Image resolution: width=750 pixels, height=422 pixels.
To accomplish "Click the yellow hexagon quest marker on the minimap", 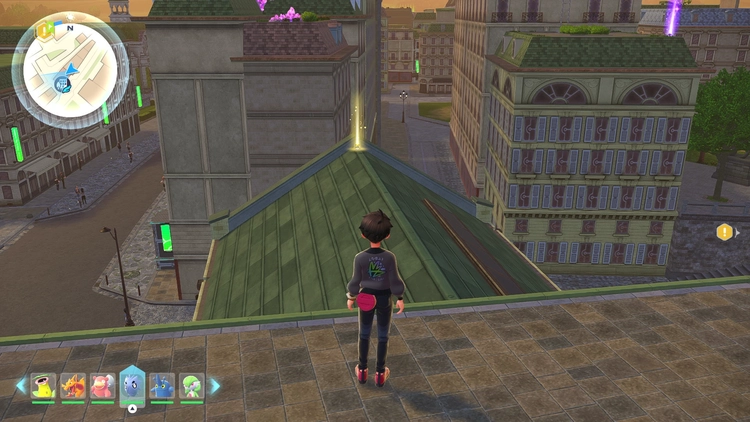I will [x=44, y=31].
